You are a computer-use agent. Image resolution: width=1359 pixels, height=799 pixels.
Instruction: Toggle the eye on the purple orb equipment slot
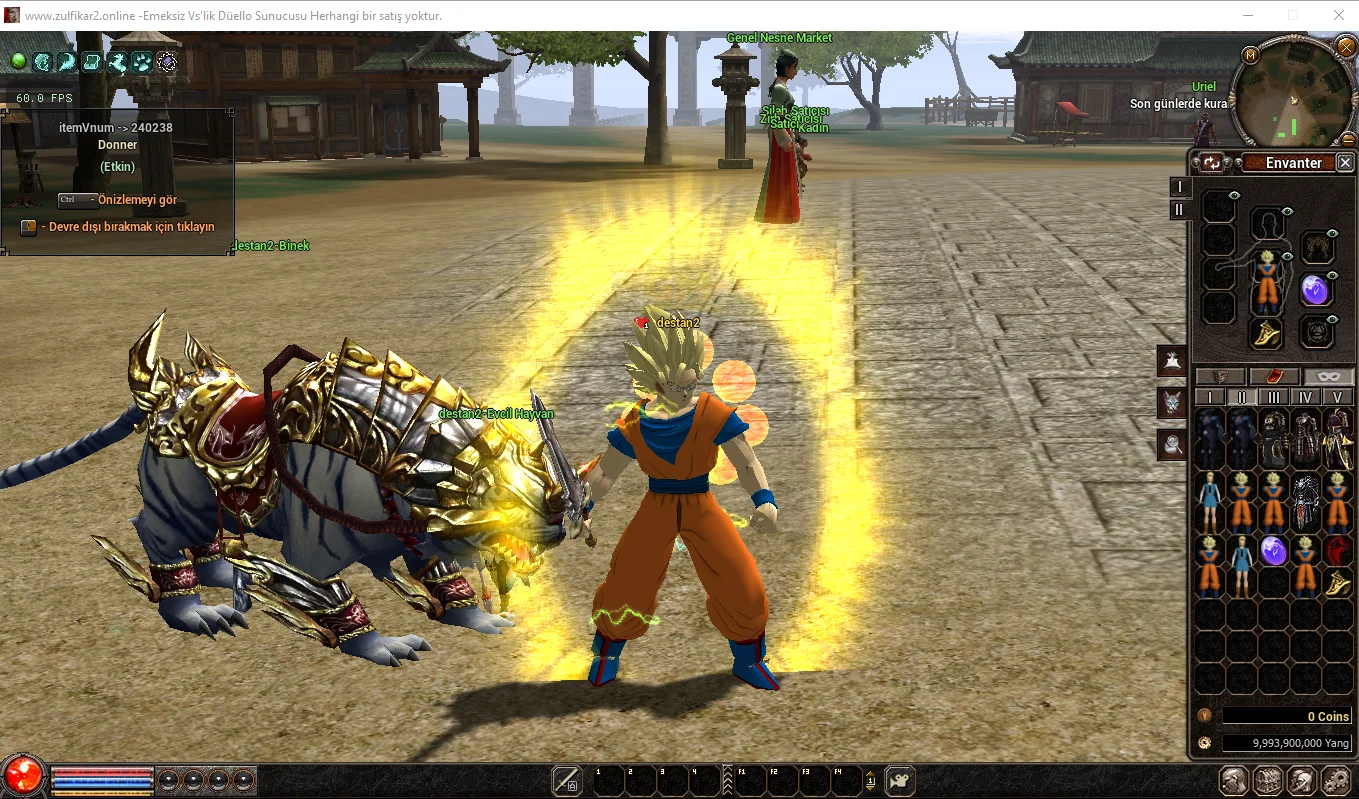pos(1331,275)
